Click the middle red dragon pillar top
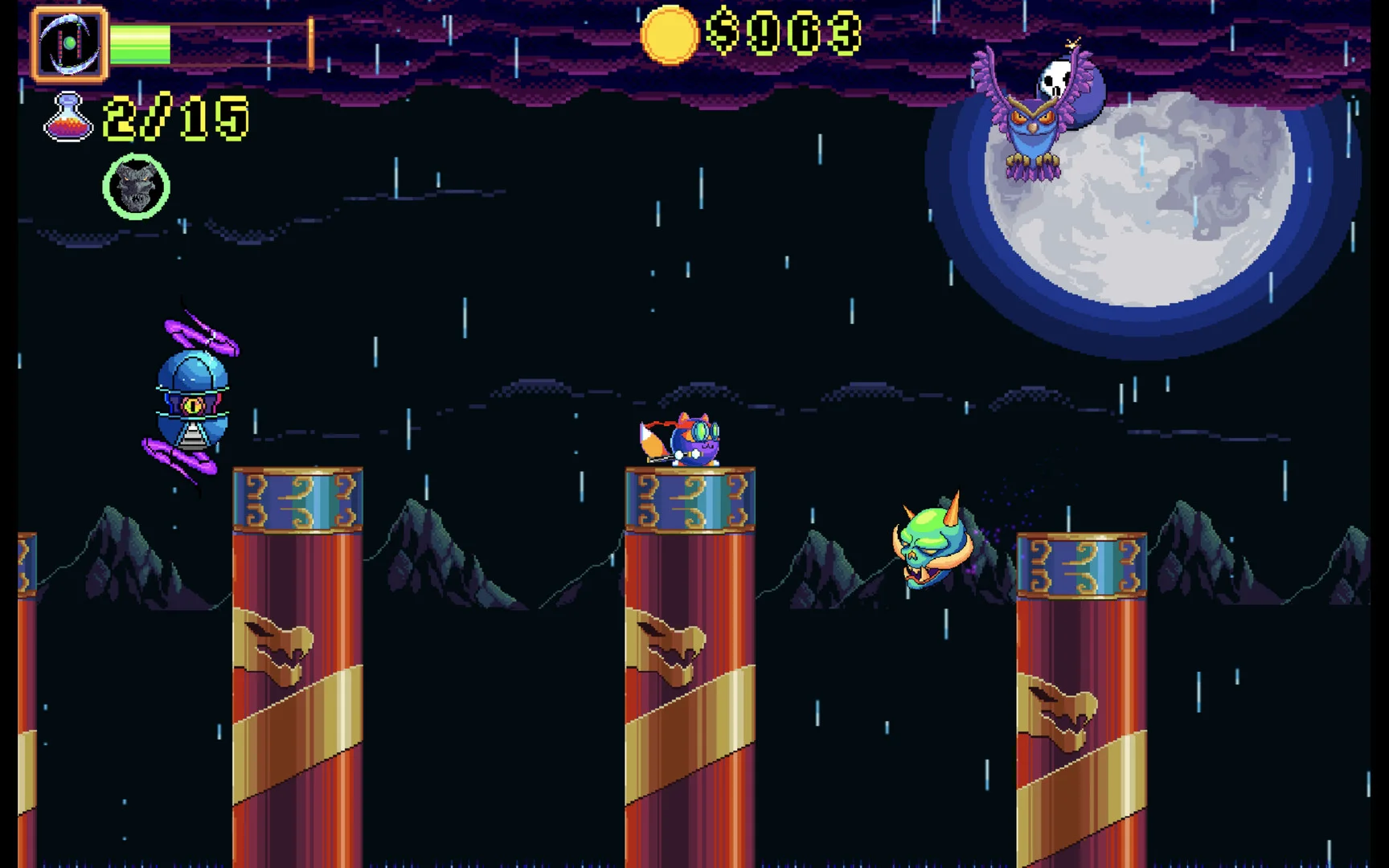The width and height of the screenshot is (1389, 868). [x=690, y=498]
